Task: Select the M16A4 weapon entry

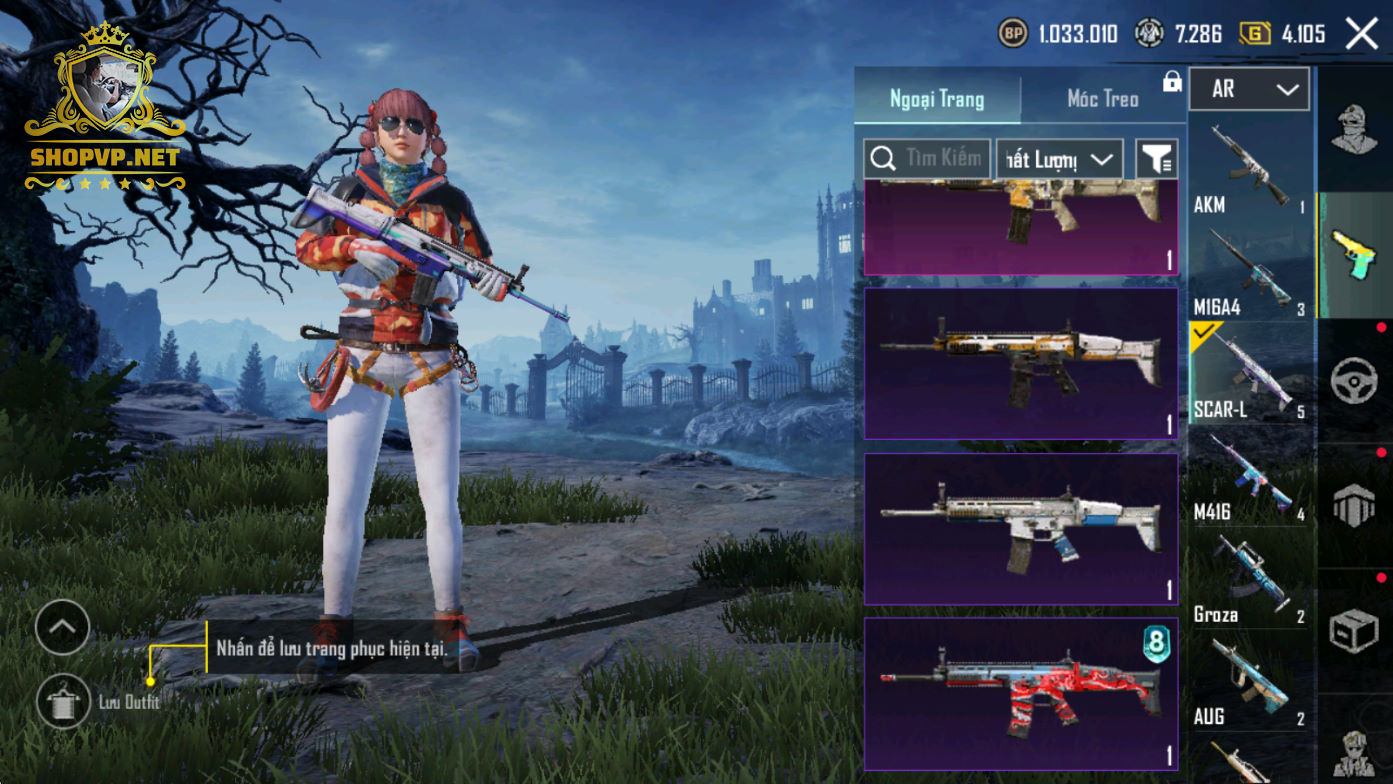Action: point(1249,271)
